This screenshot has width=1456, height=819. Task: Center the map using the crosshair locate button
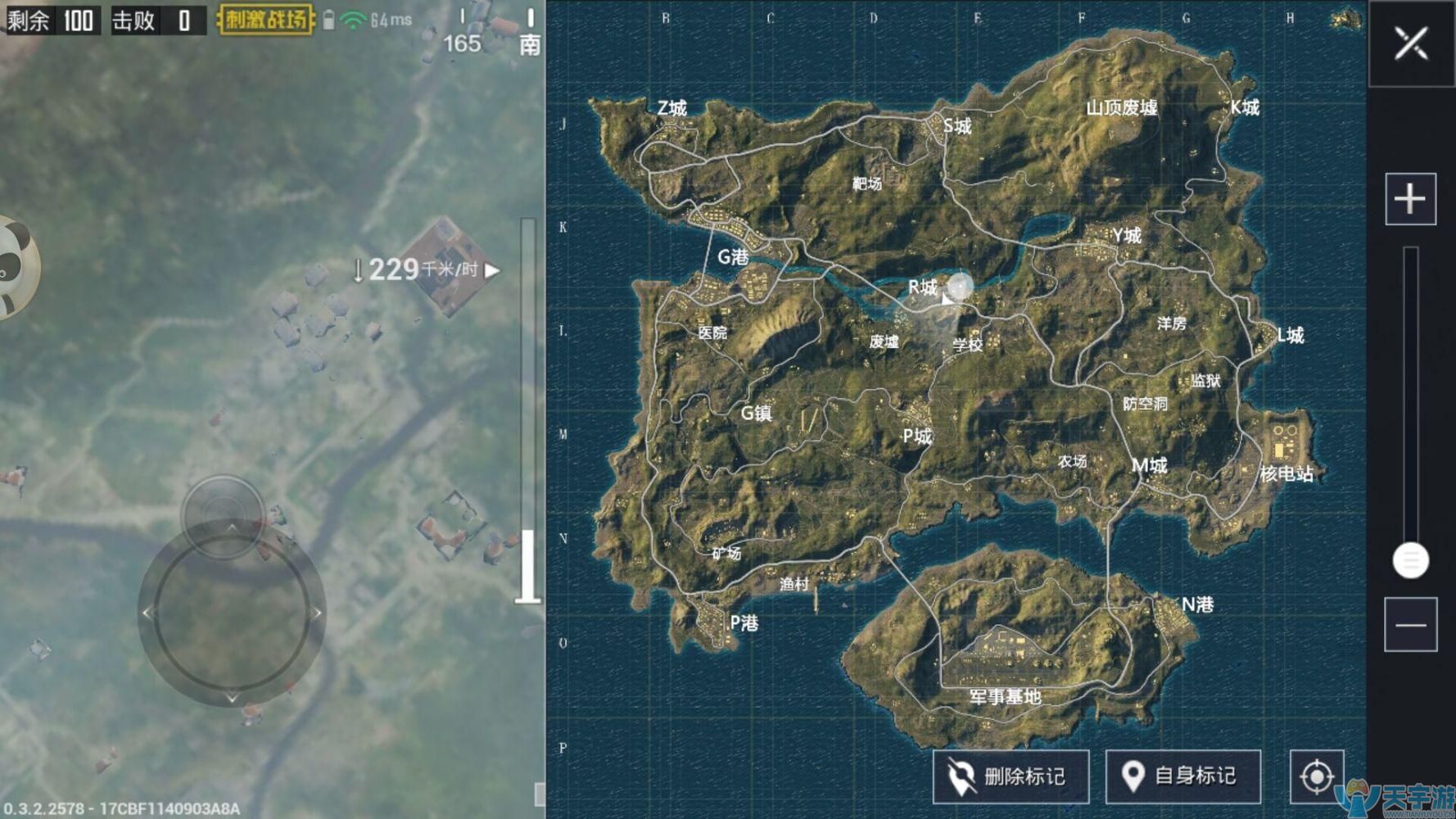coord(1316,776)
